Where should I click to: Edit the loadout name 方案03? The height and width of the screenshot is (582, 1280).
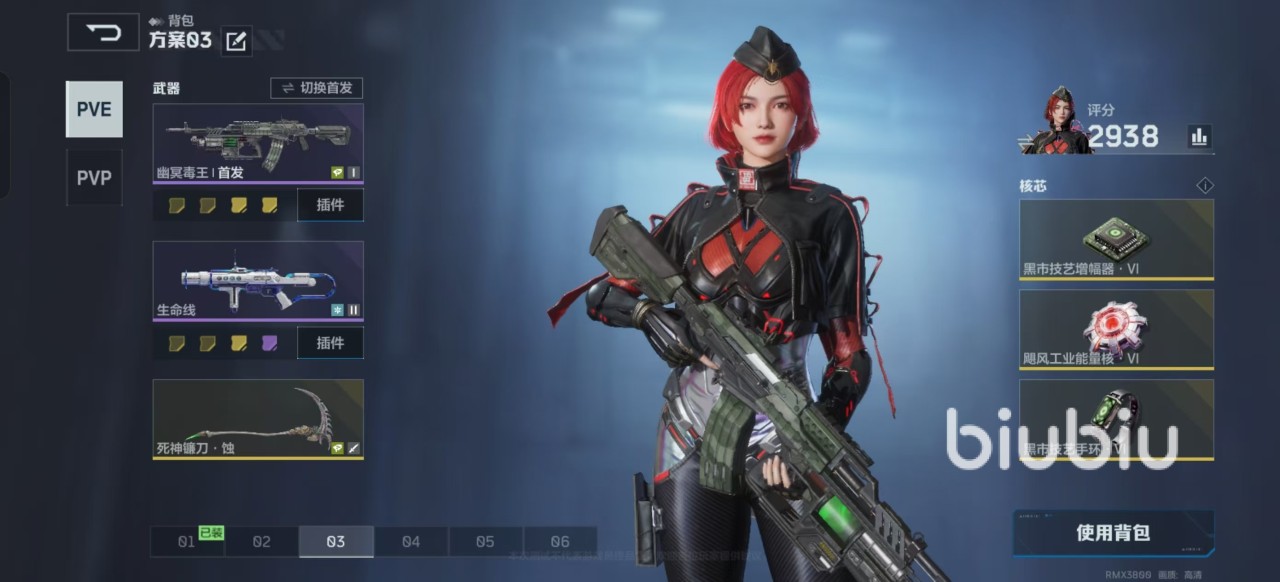pyautogui.click(x=236, y=41)
